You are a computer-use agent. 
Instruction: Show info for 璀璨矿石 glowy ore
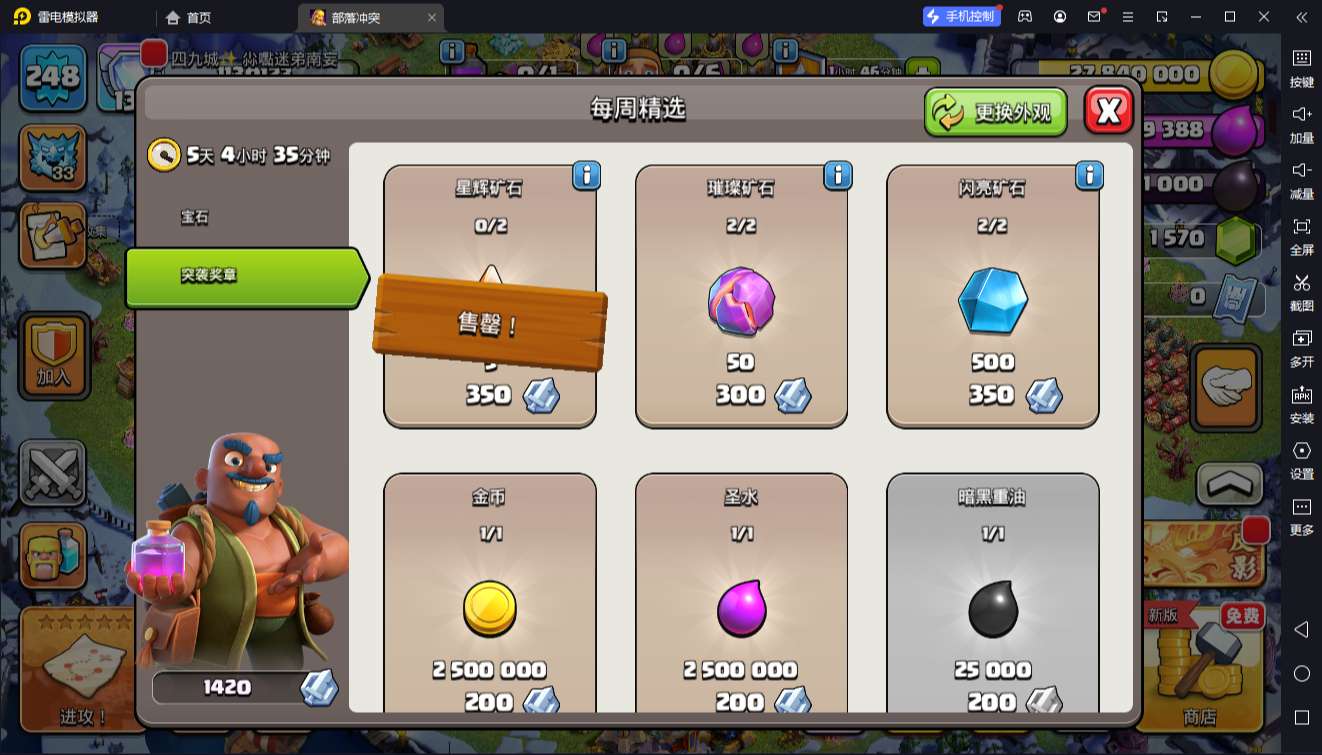click(x=837, y=176)
